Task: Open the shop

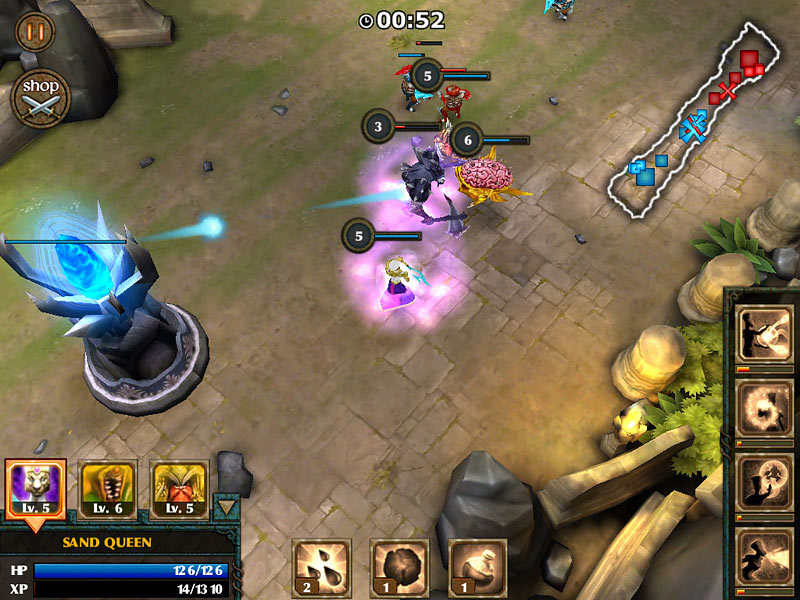Action: click(40, 97)
